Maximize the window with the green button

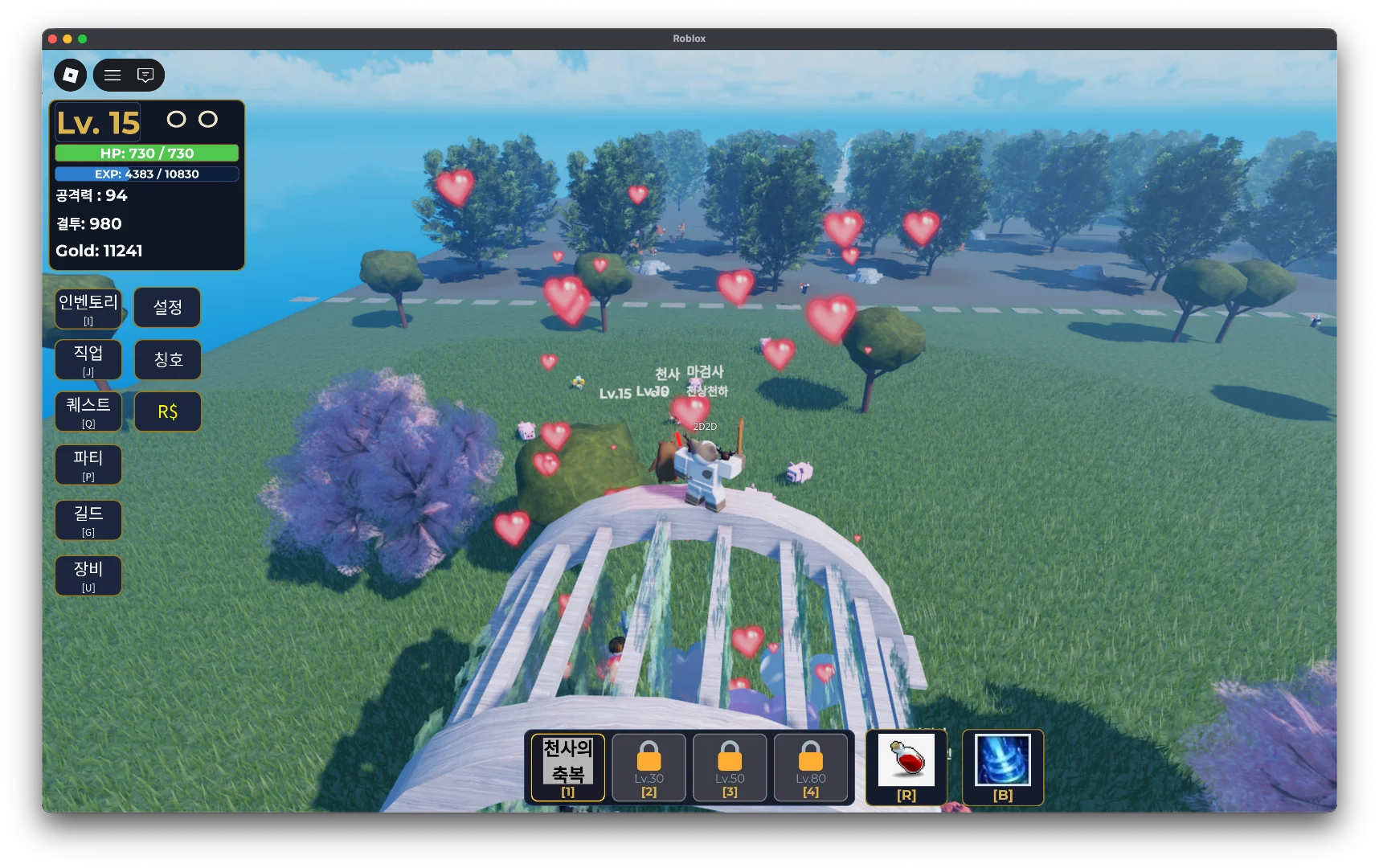click(82, 39)
